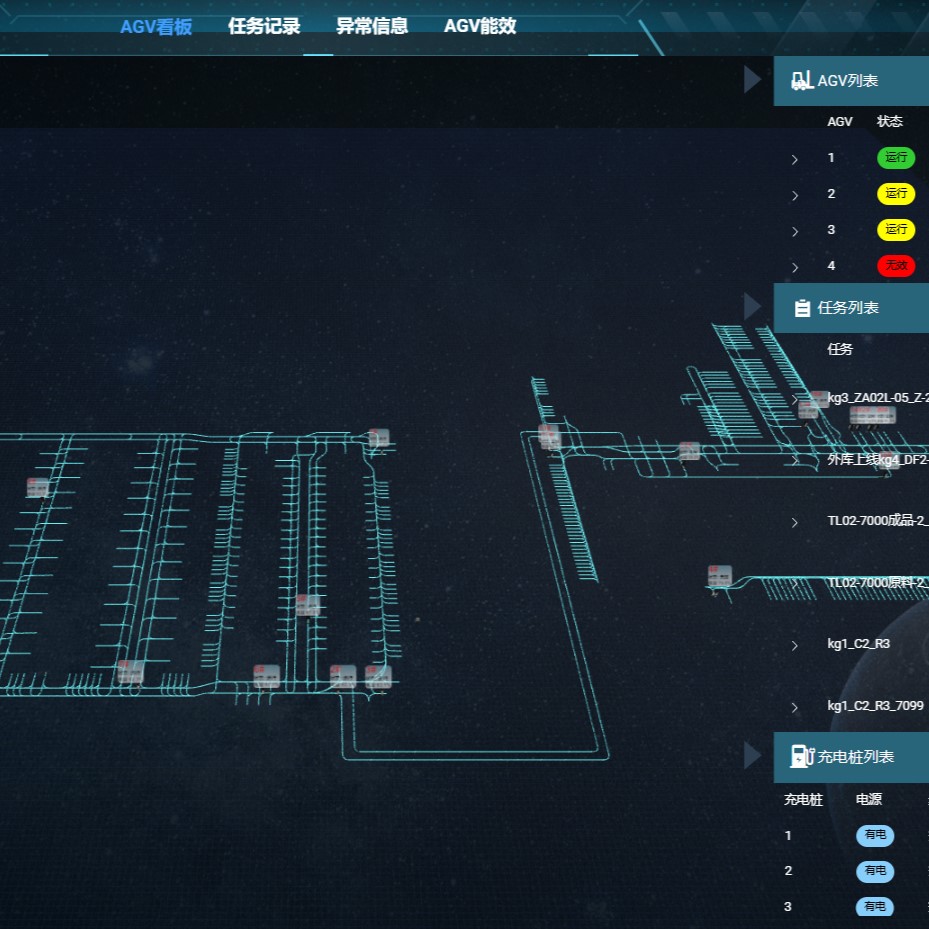The height and width of the screenshot is (929, 929).
Task: Expand the AGV 3 row chevron
Action: click(x=795, y=231)
